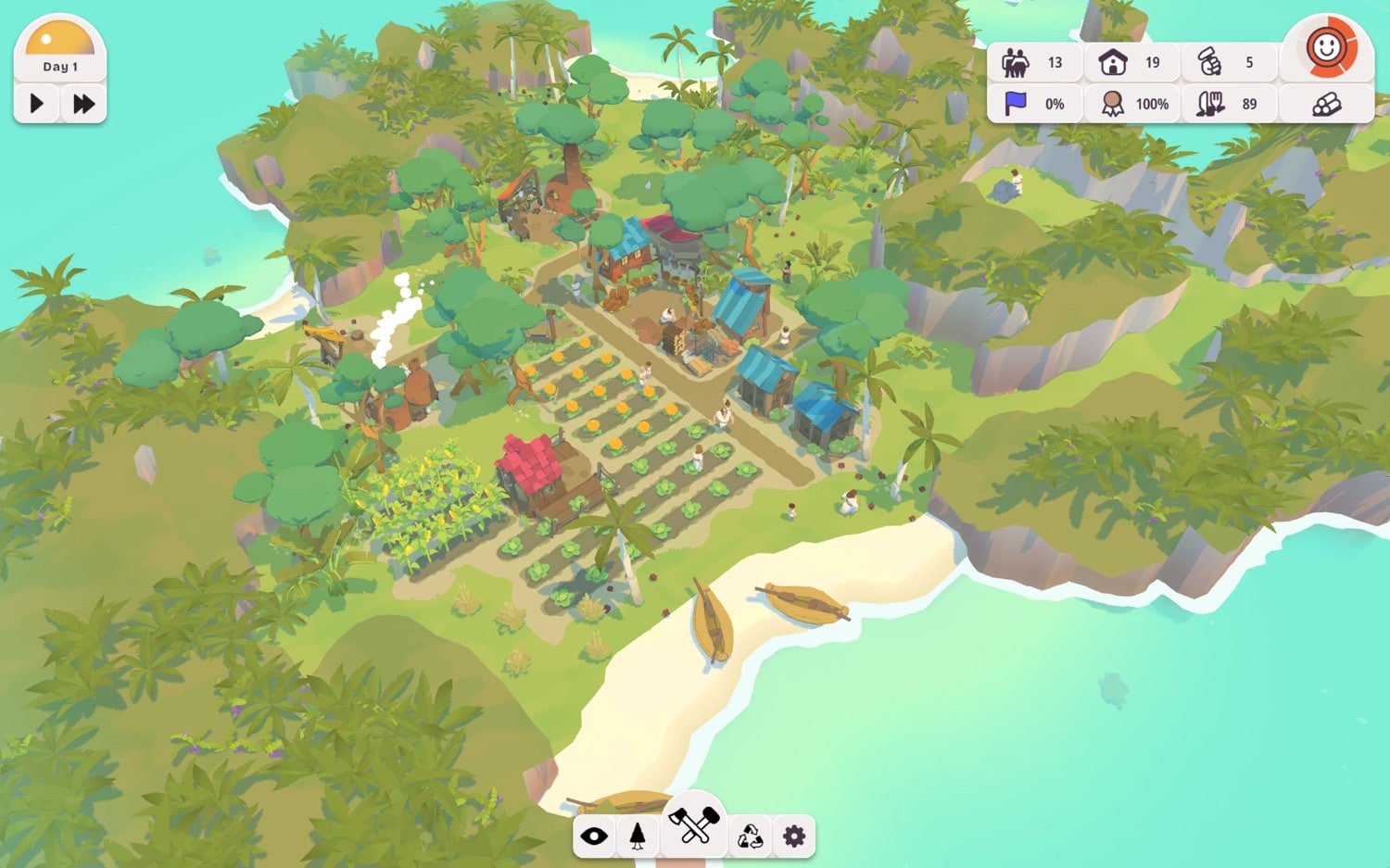1390x868 pixels.
Task: Show food supply fork-and-knife panel
Action: [x=1209, y=104]
